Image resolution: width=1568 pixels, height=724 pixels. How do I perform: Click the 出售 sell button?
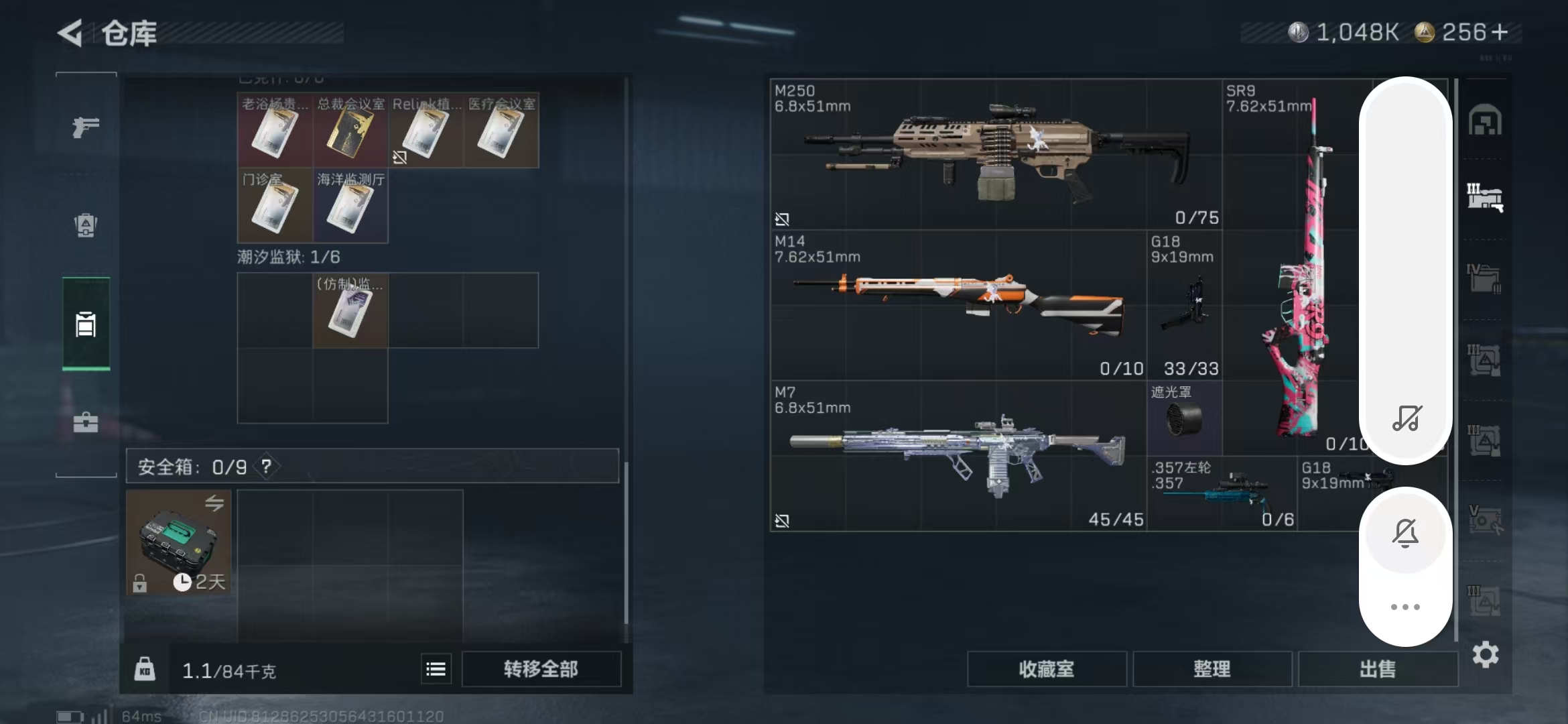1377,669
